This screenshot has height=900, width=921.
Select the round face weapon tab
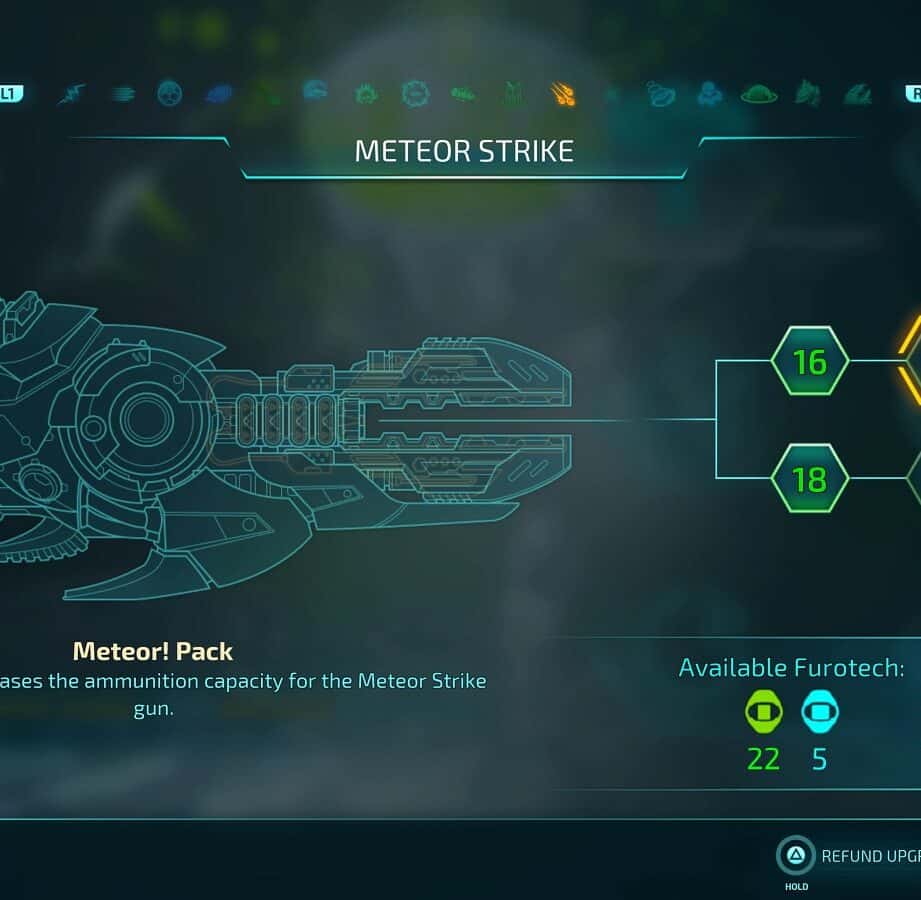point(170,94)
